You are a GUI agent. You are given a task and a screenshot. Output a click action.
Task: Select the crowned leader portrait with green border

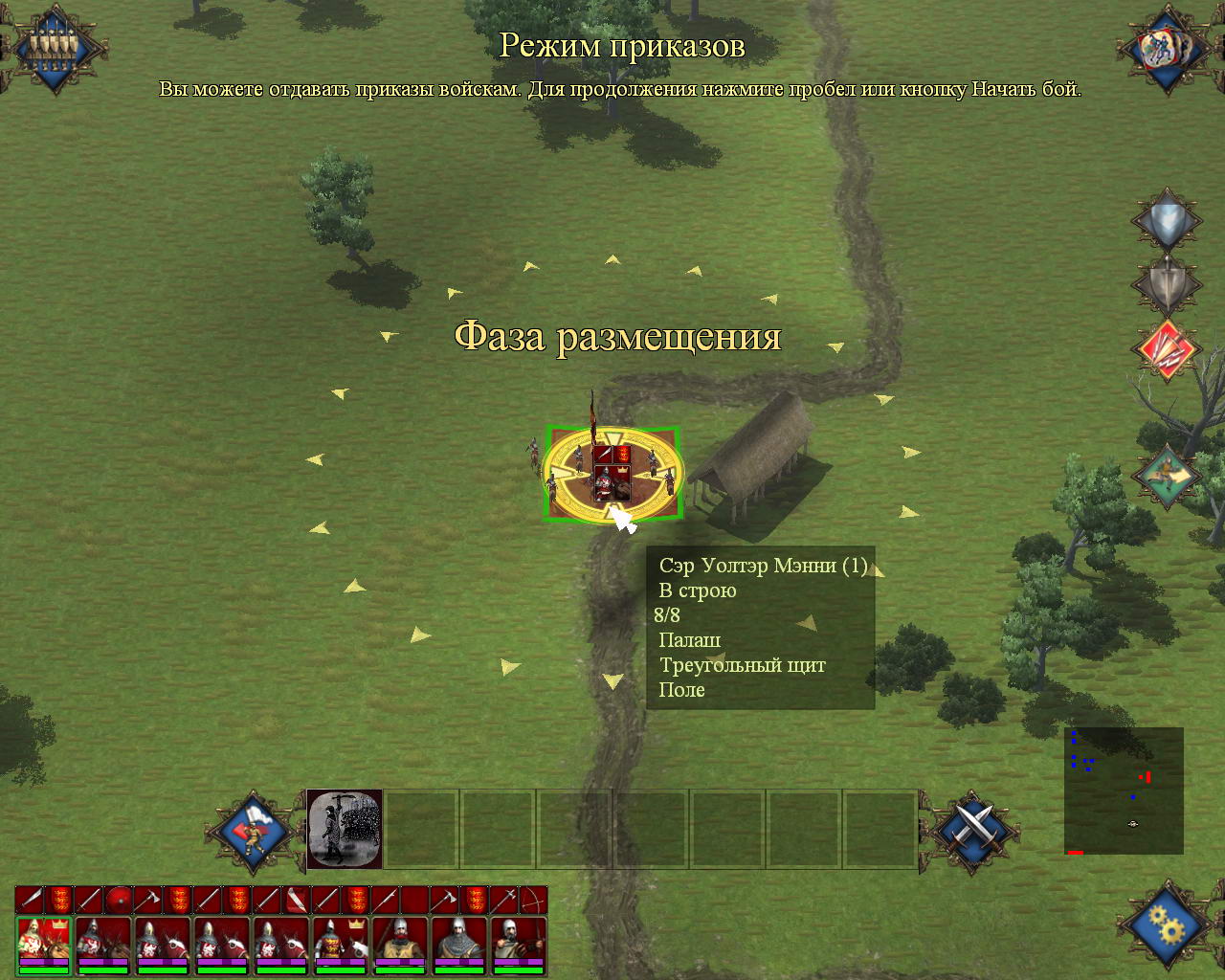tap(44, 945)
